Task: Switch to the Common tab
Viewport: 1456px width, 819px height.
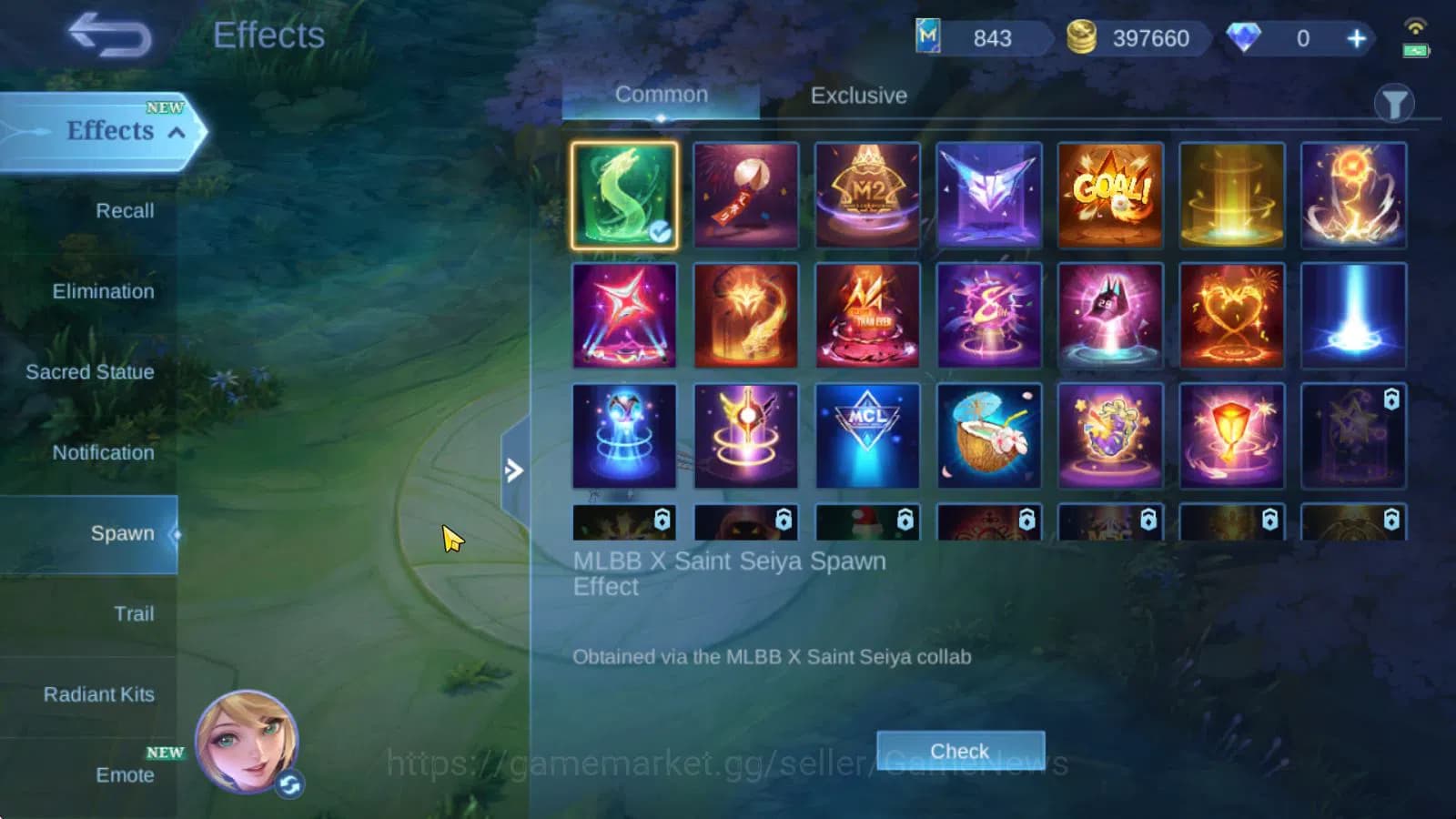Action: 662,94
